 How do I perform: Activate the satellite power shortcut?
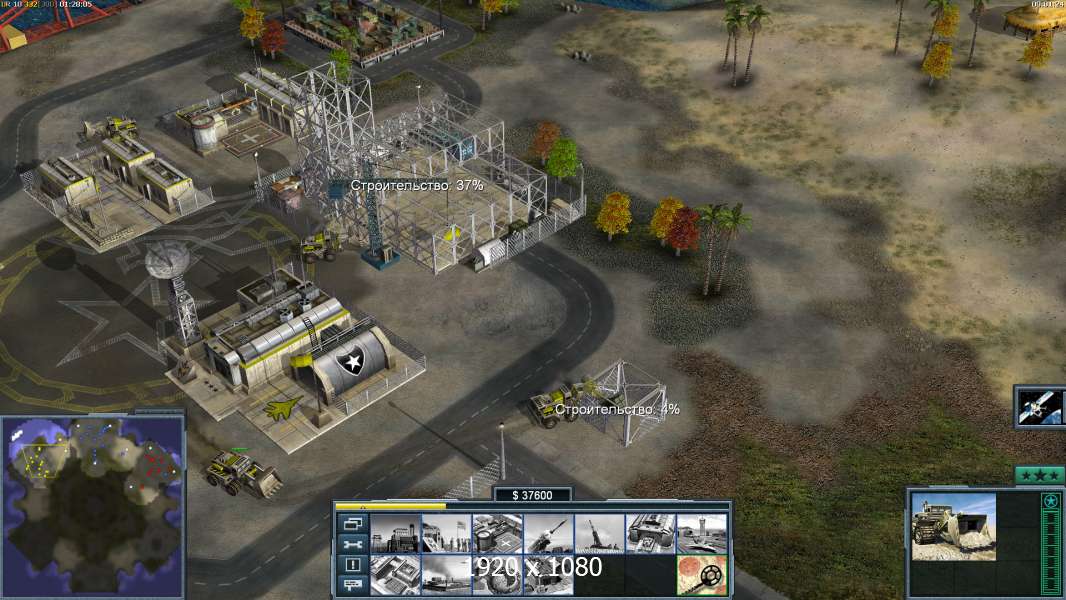pyautogui.click(x=1039, y=406)
